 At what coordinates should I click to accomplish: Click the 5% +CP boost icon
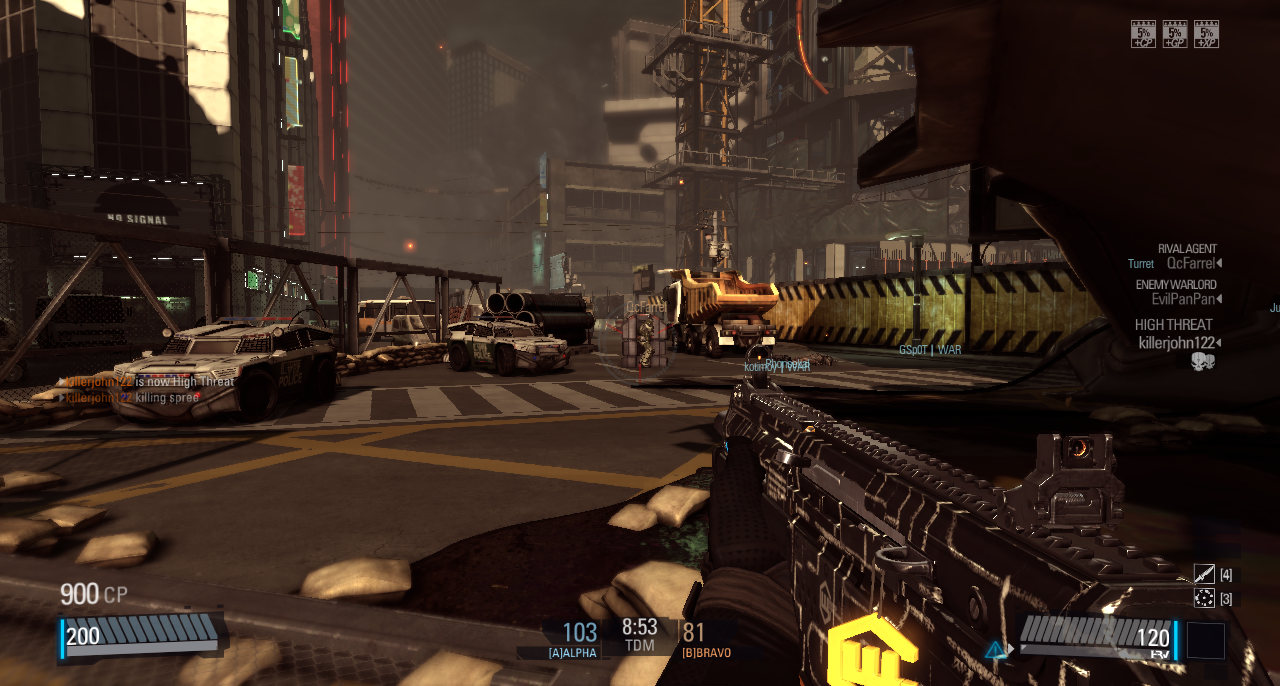(1143, 34)
